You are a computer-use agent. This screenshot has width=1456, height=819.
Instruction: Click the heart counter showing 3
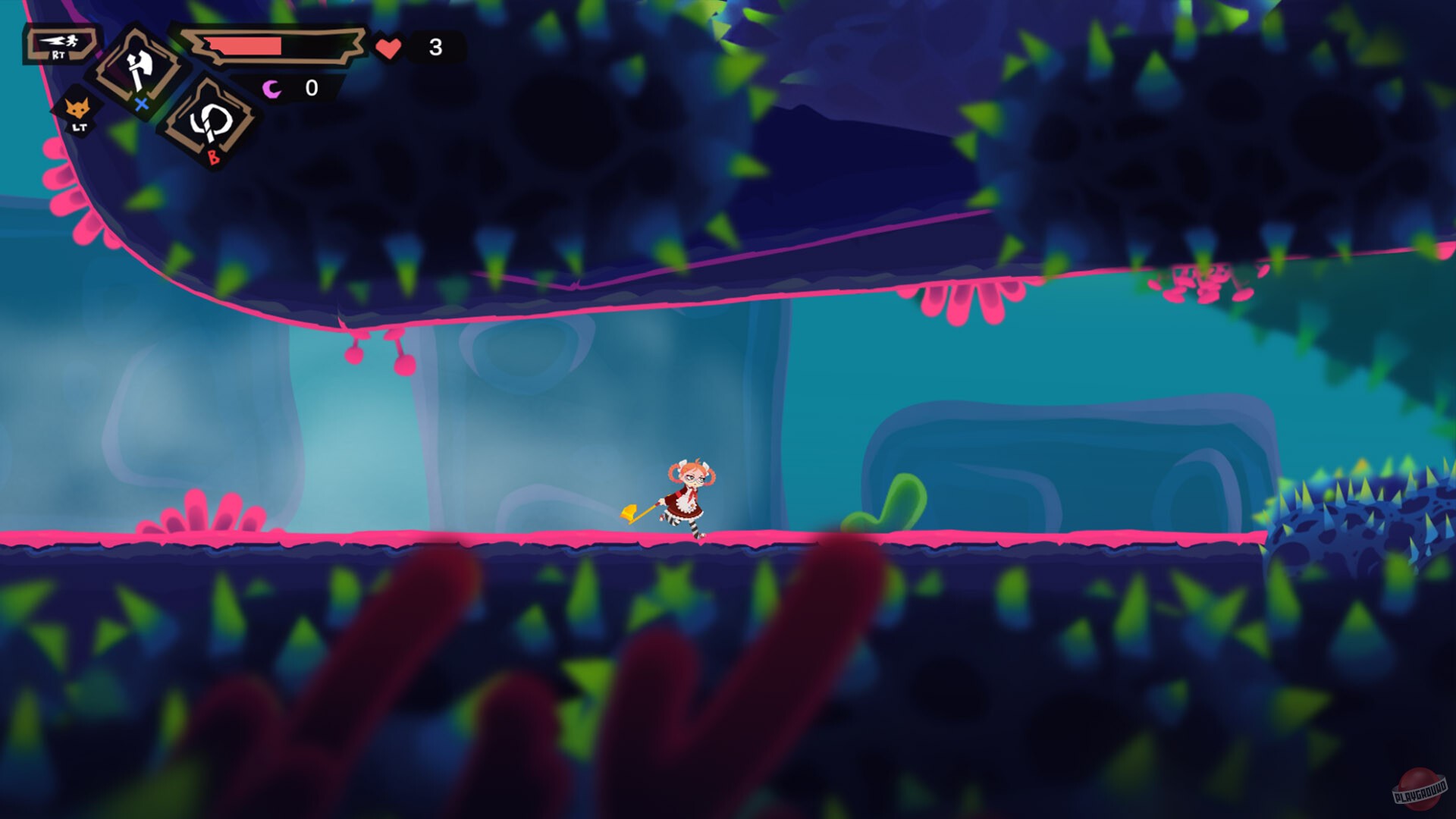point(435,47)
